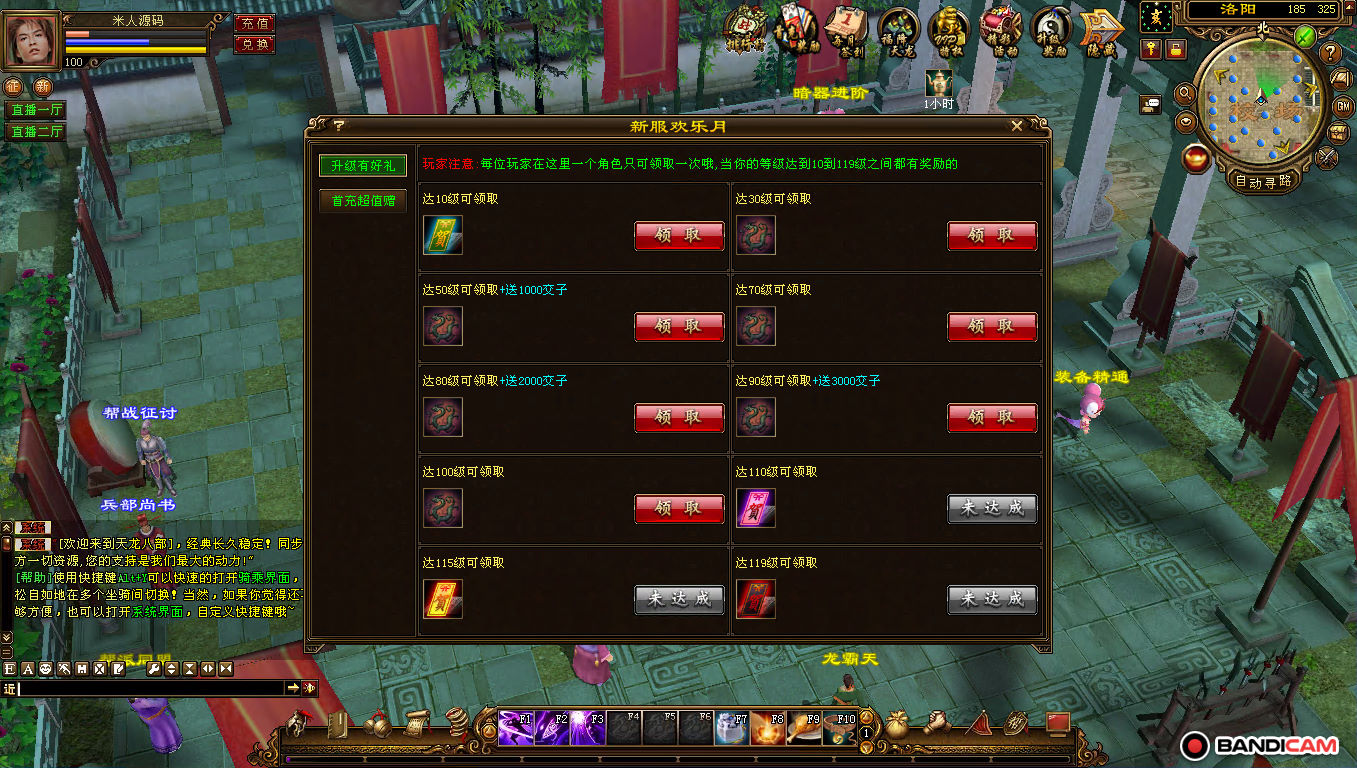
Task: Open the 兑换 exchange button
Action: point(255,44)
